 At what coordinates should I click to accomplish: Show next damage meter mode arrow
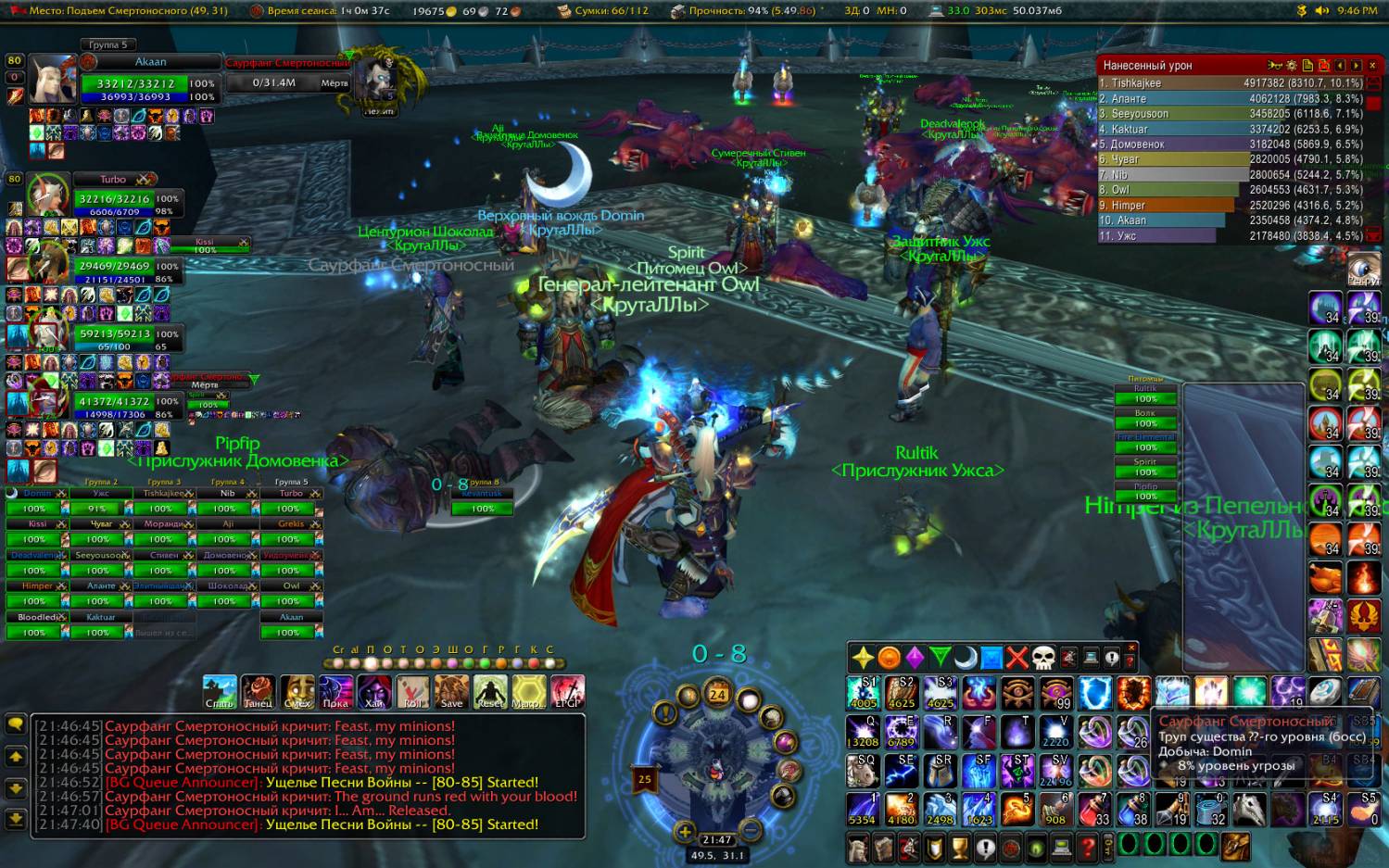[x=1356, y=66]
